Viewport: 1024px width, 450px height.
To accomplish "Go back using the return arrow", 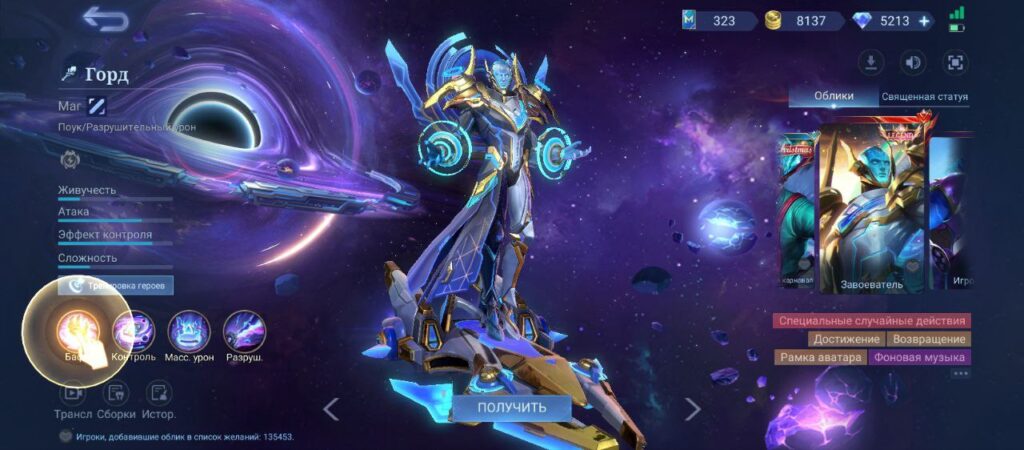I will [x=105, y=19].
